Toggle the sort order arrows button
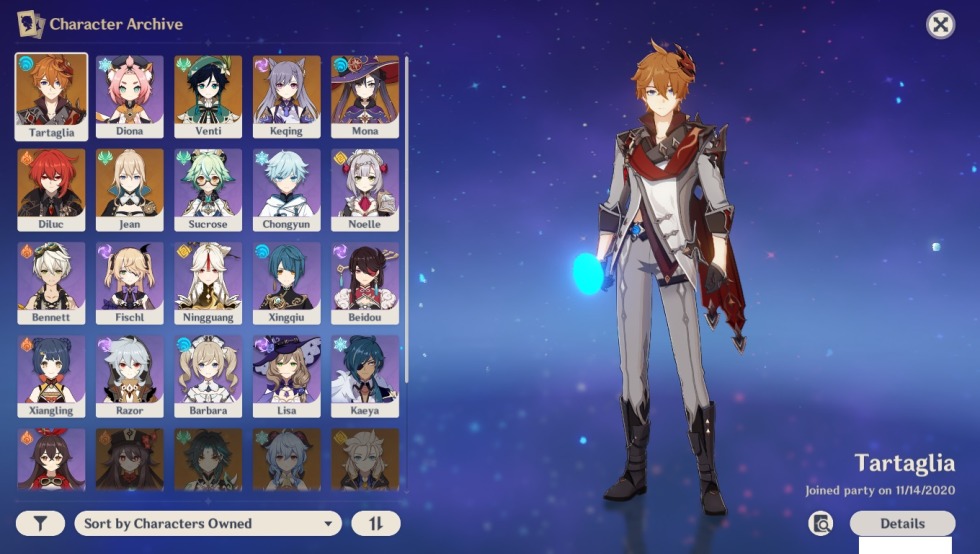 point(376,523)
